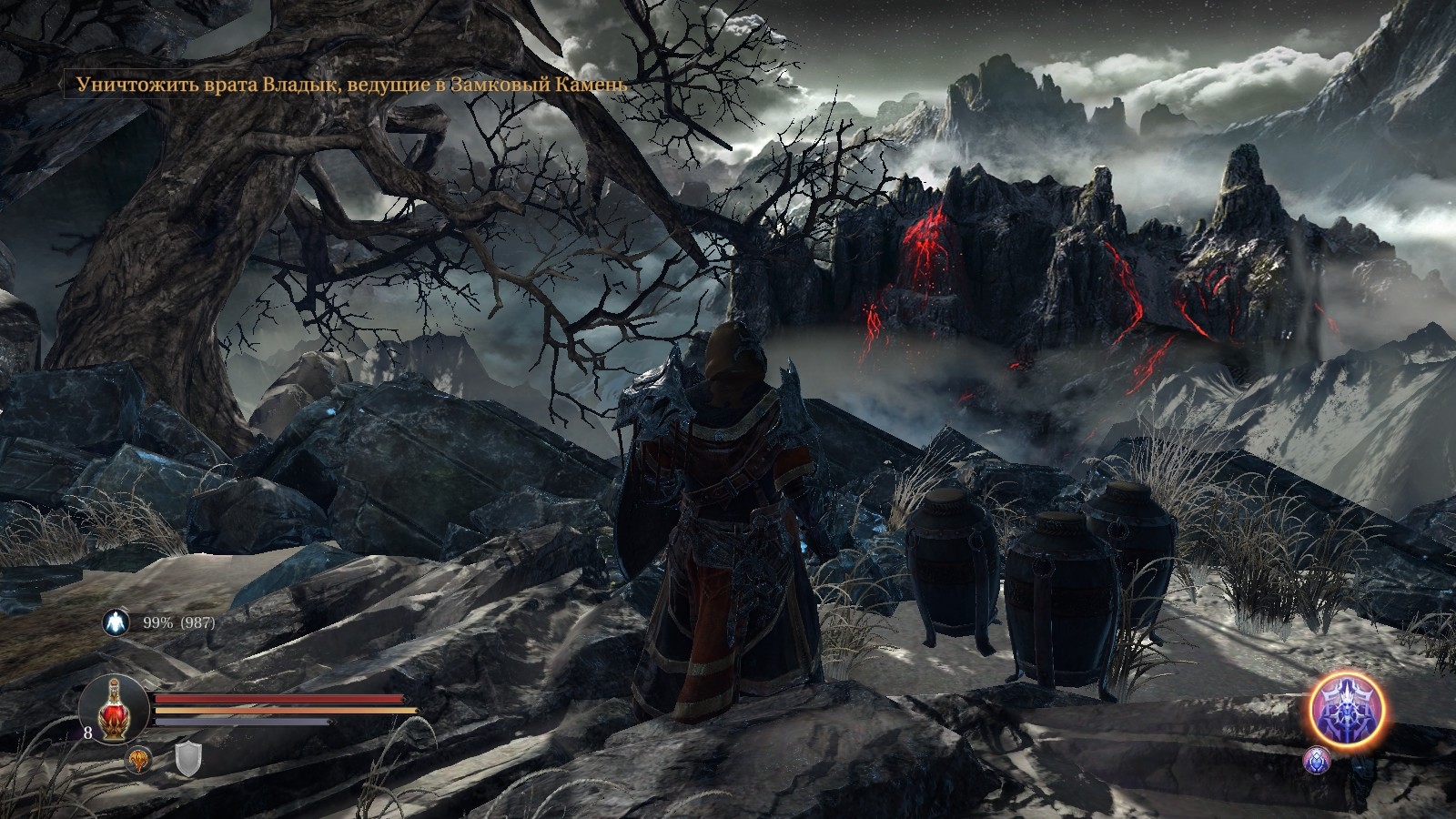Click the quest objective text about destroying the gate
This screenshot has height=819, width=1456.
[x=352, y=85]
